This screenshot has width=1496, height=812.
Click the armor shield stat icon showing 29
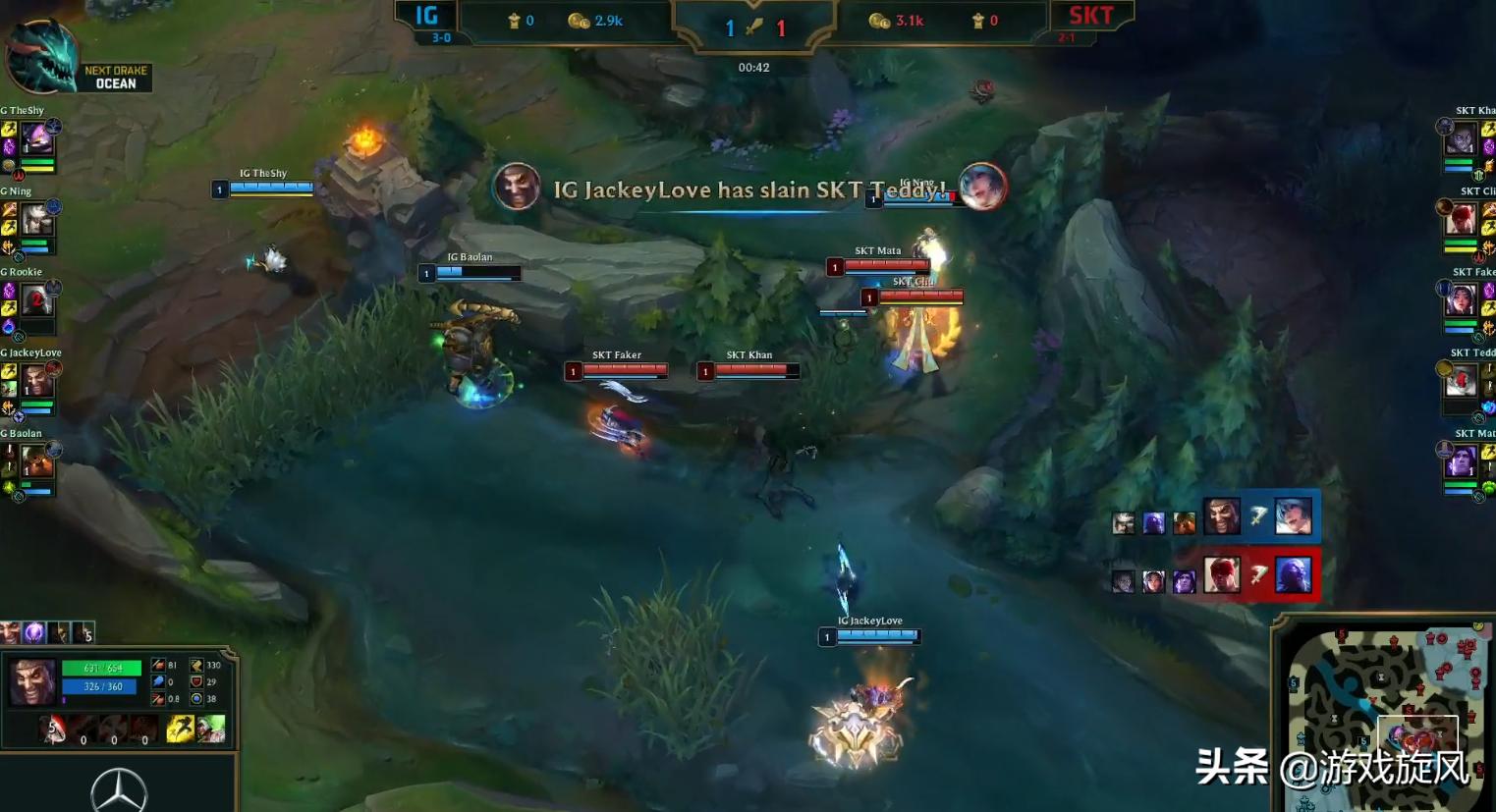click(x=196, y=682)
